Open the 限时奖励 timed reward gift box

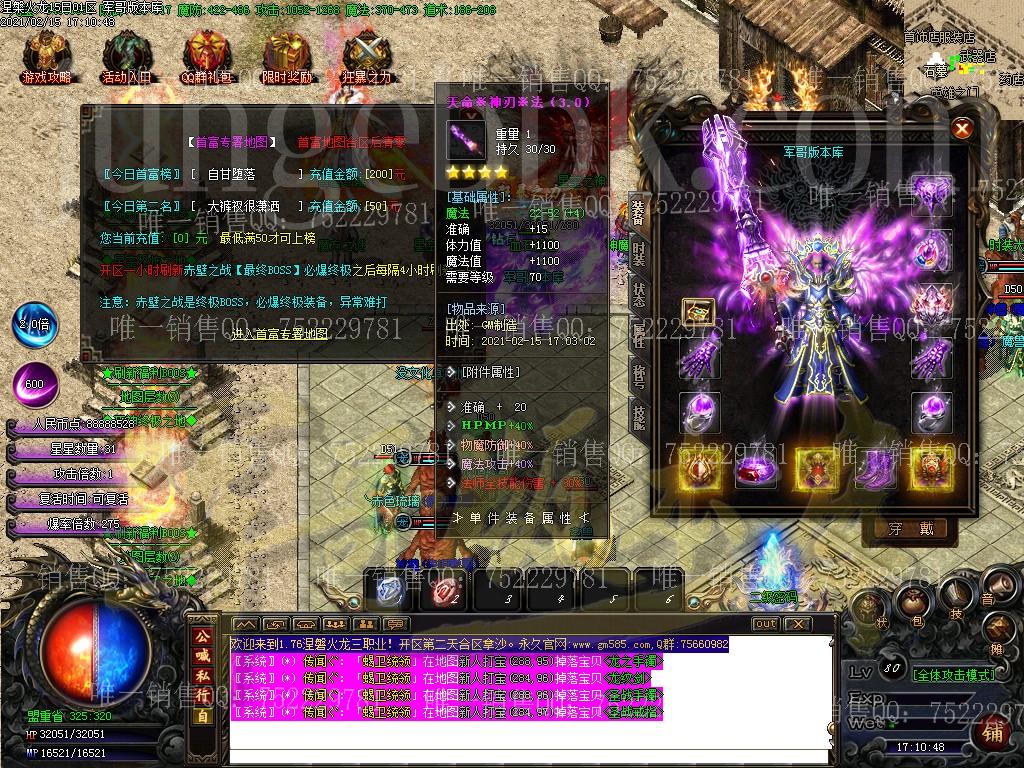pos(286,57)
